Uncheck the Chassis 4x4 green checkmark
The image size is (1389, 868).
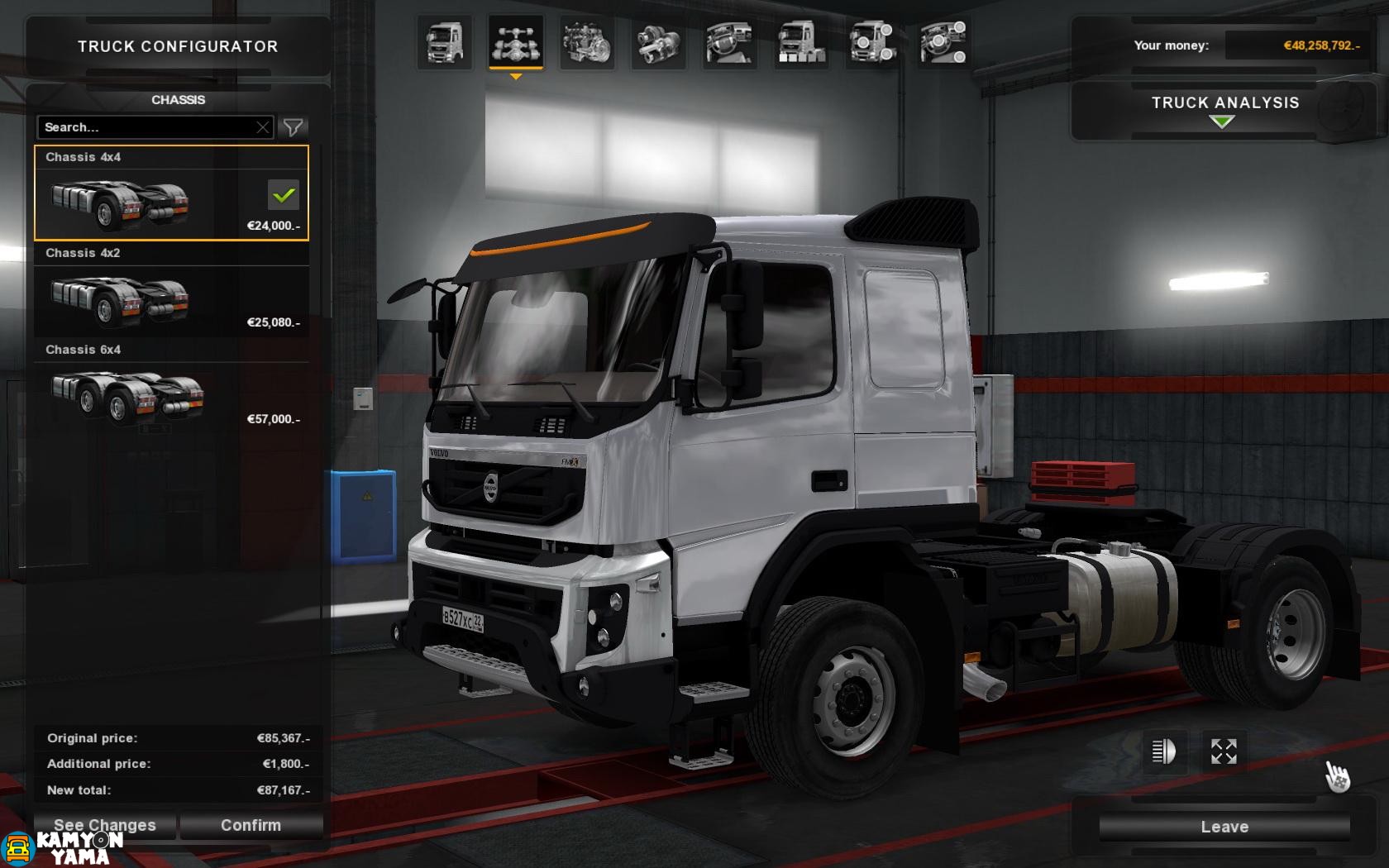(x=284, y=195)
